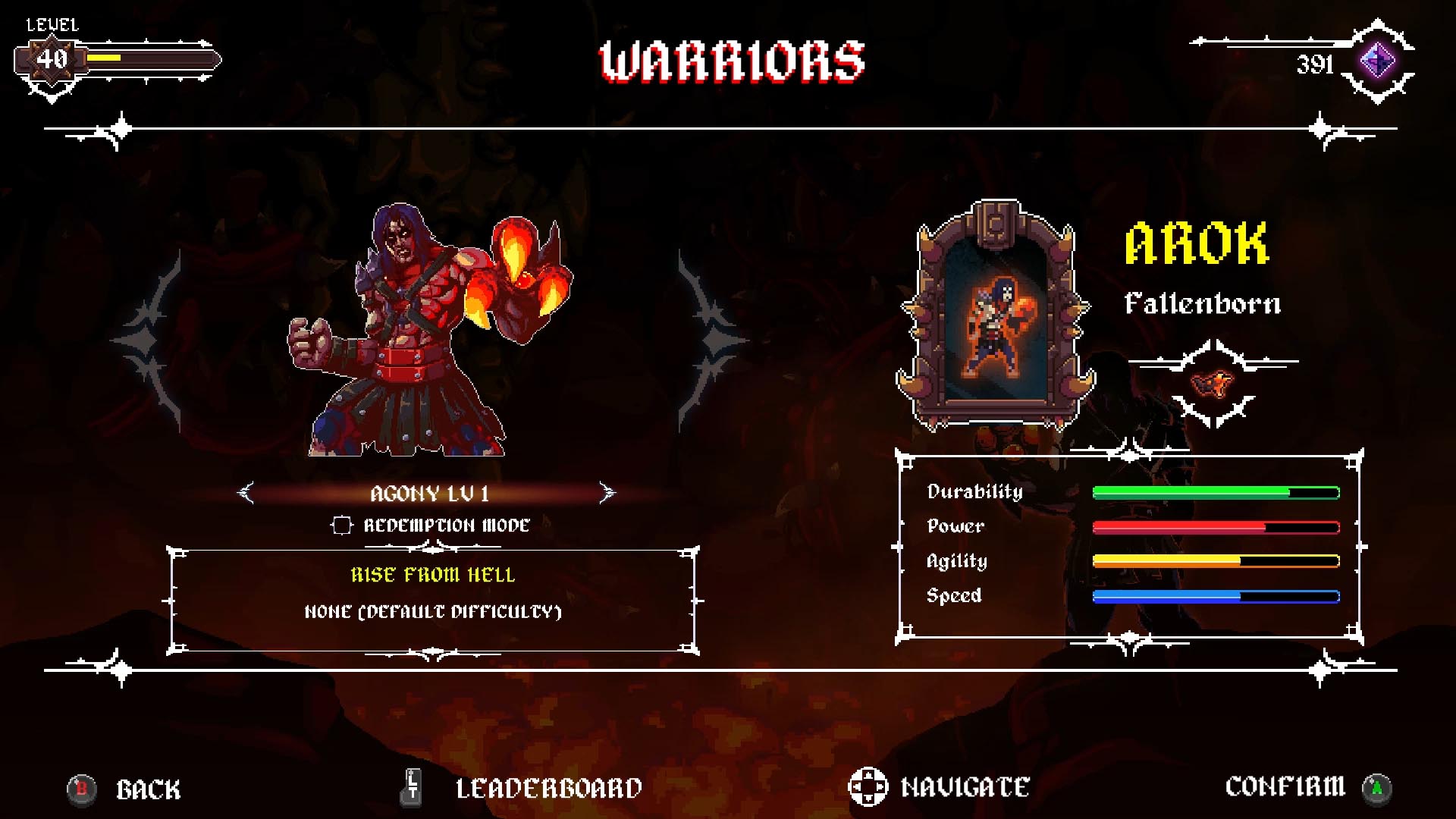Image resolution: width=1456 pixels, height=819 pixels.
Task: Click the left arrow beside Agony LV 1
Action: (244, 493)
